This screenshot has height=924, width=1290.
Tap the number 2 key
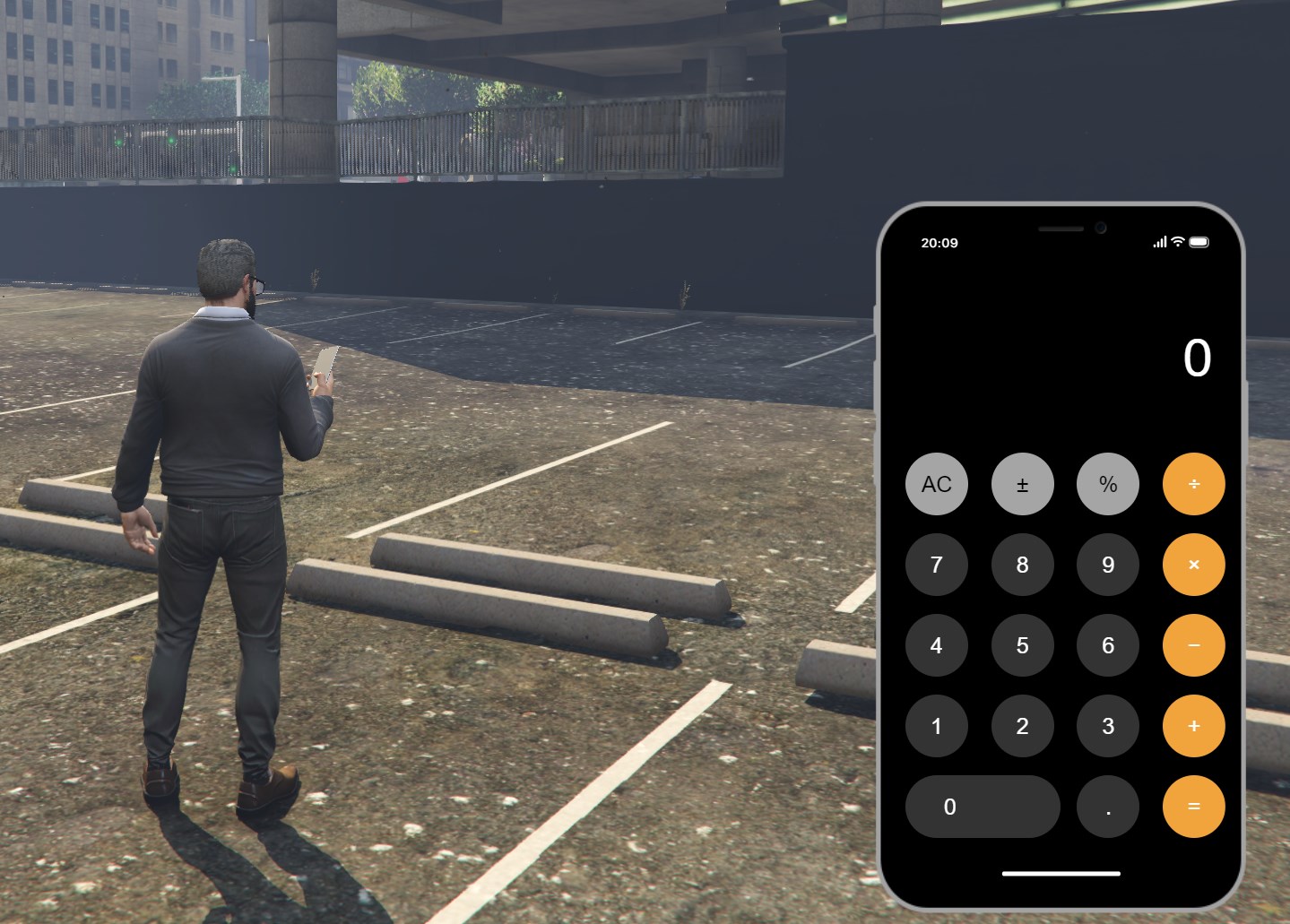click(x=1022, y=726)
